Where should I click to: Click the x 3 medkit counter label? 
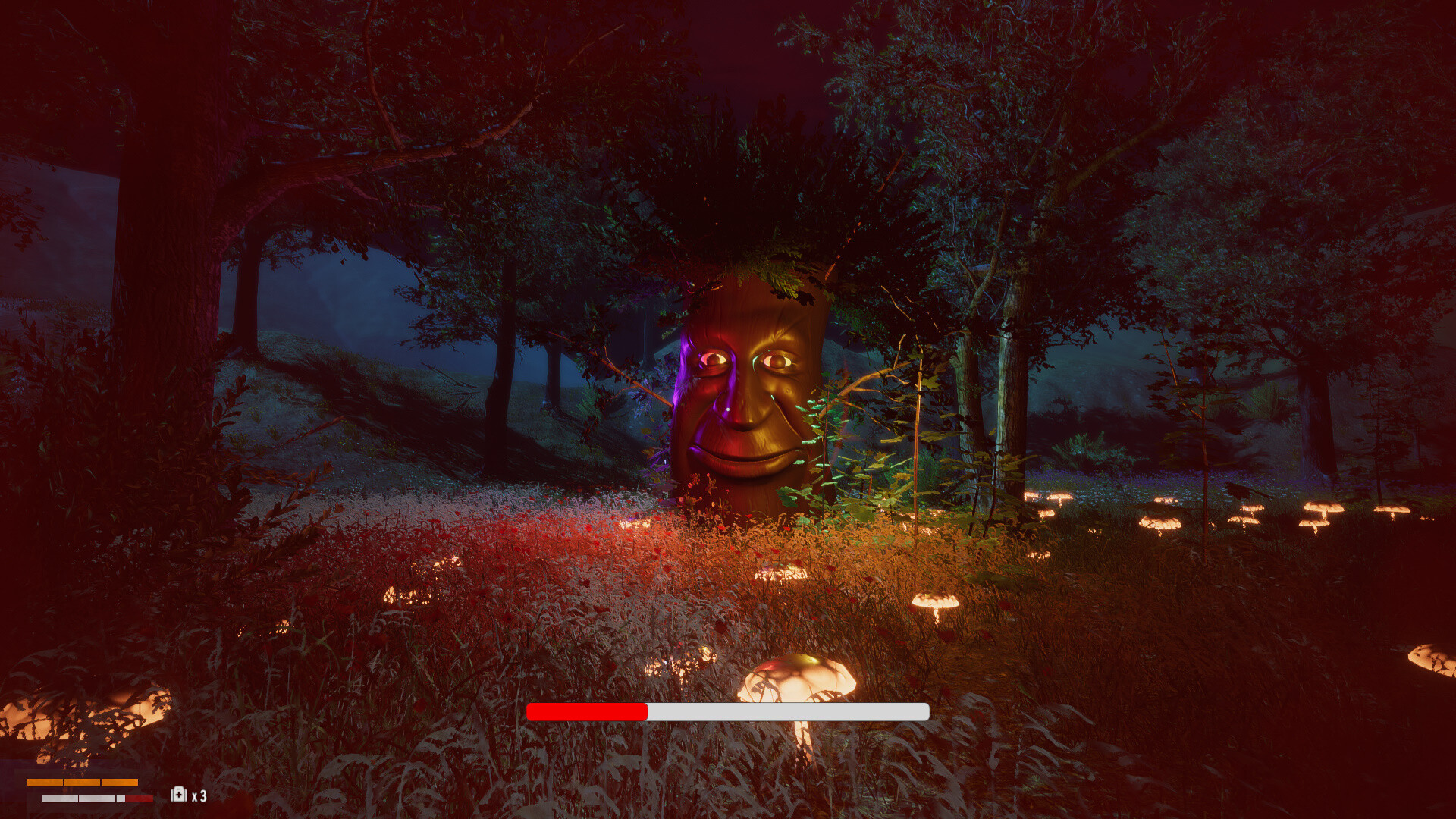[x=199, y=794]
